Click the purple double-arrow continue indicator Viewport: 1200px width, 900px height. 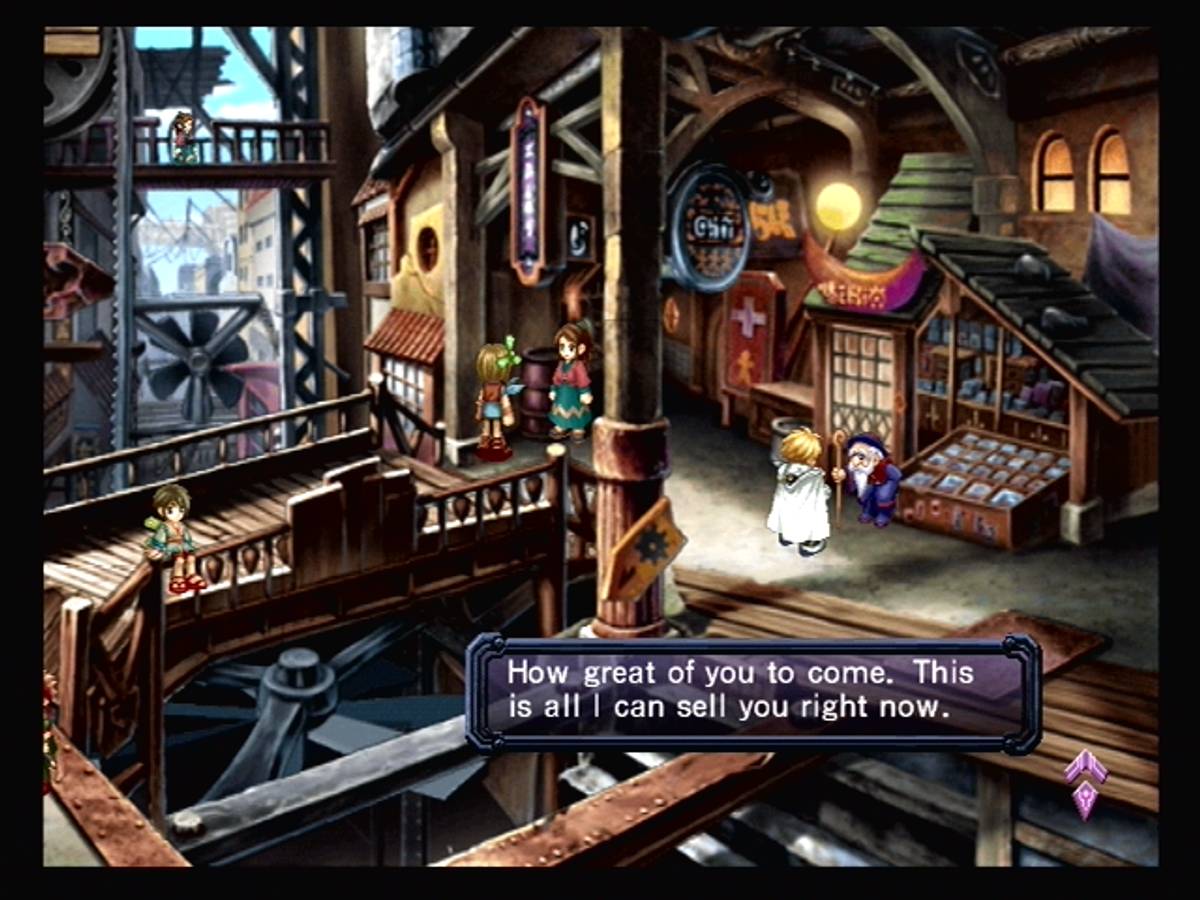pyautogui.click(x=1086, y=783)
